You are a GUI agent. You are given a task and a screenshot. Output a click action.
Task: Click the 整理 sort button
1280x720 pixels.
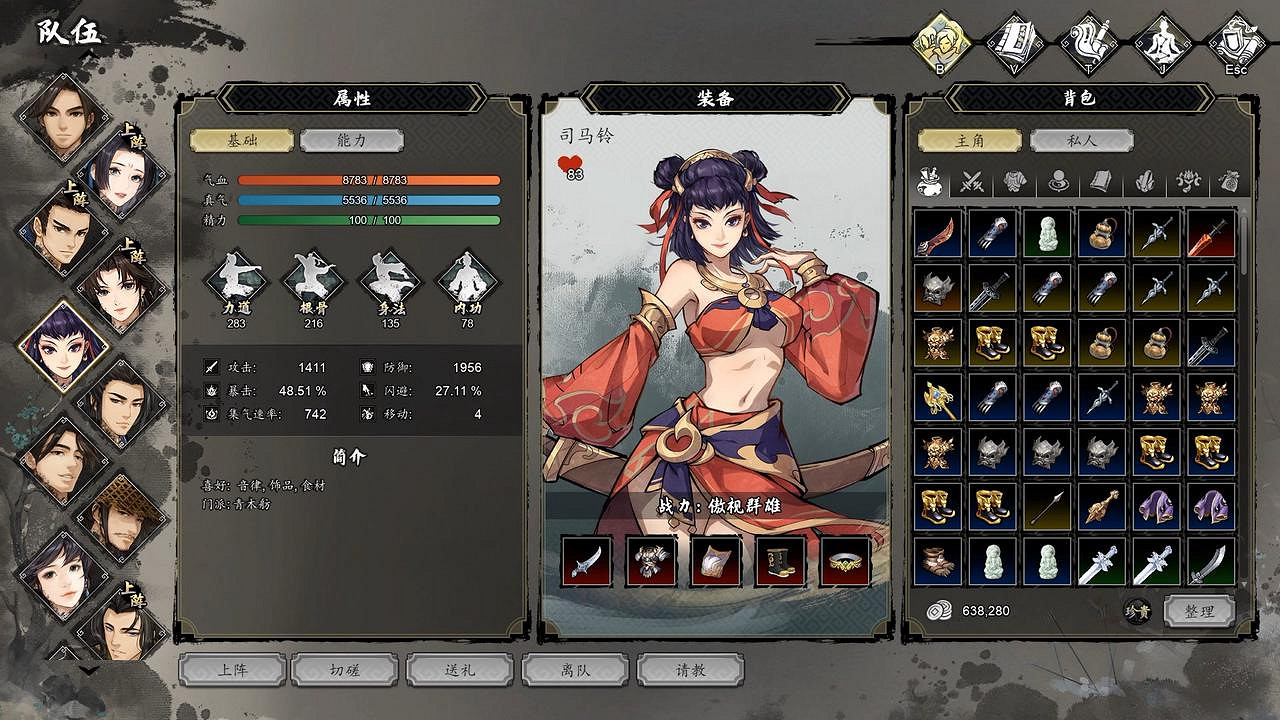[1200, 610]
